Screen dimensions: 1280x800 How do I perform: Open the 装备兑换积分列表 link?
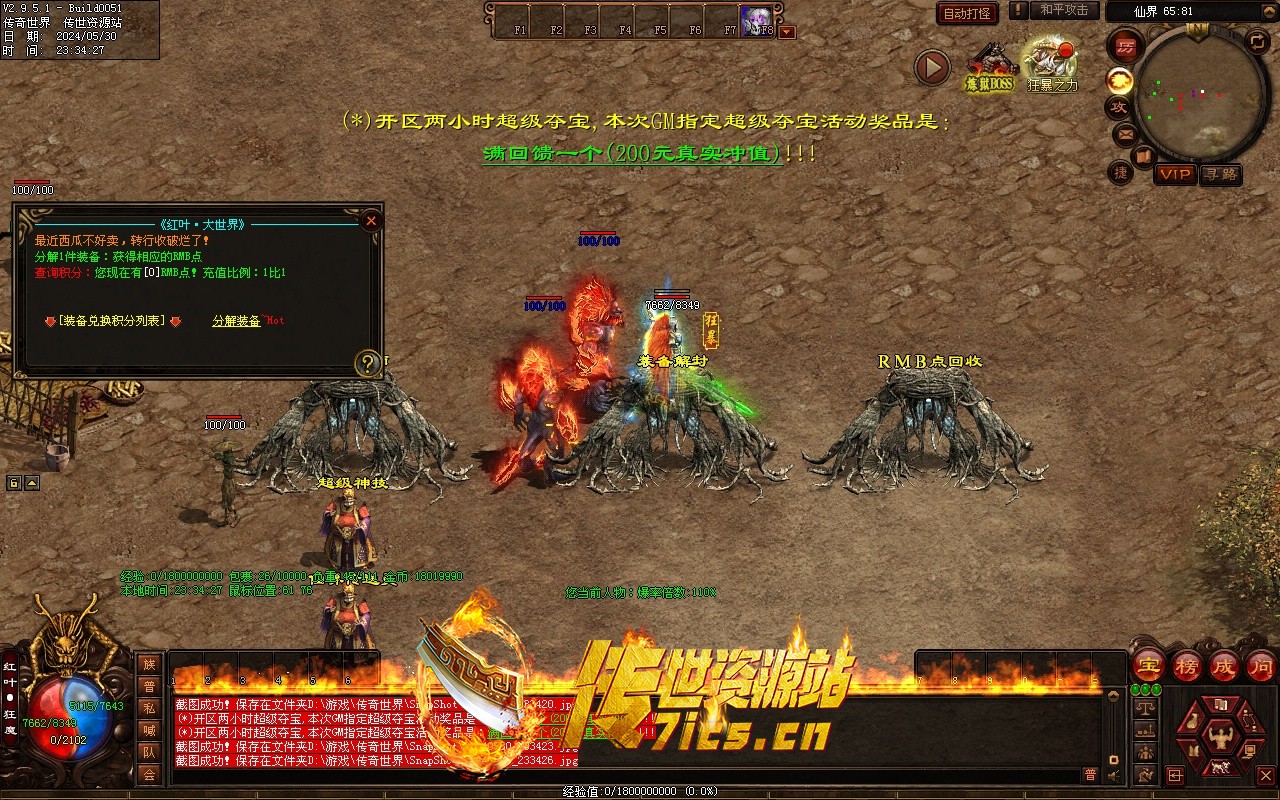click(x=112, y=321)
